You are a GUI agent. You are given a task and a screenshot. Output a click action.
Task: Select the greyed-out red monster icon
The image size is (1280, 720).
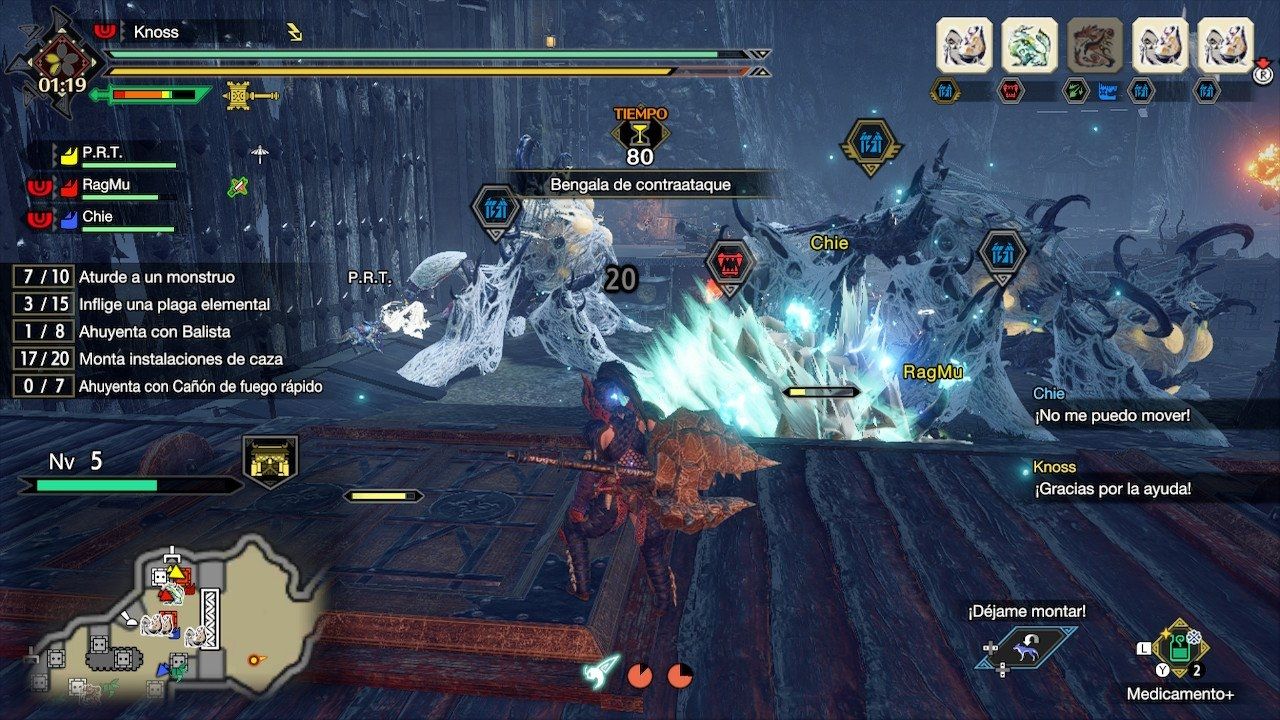tap(1095, 45)
